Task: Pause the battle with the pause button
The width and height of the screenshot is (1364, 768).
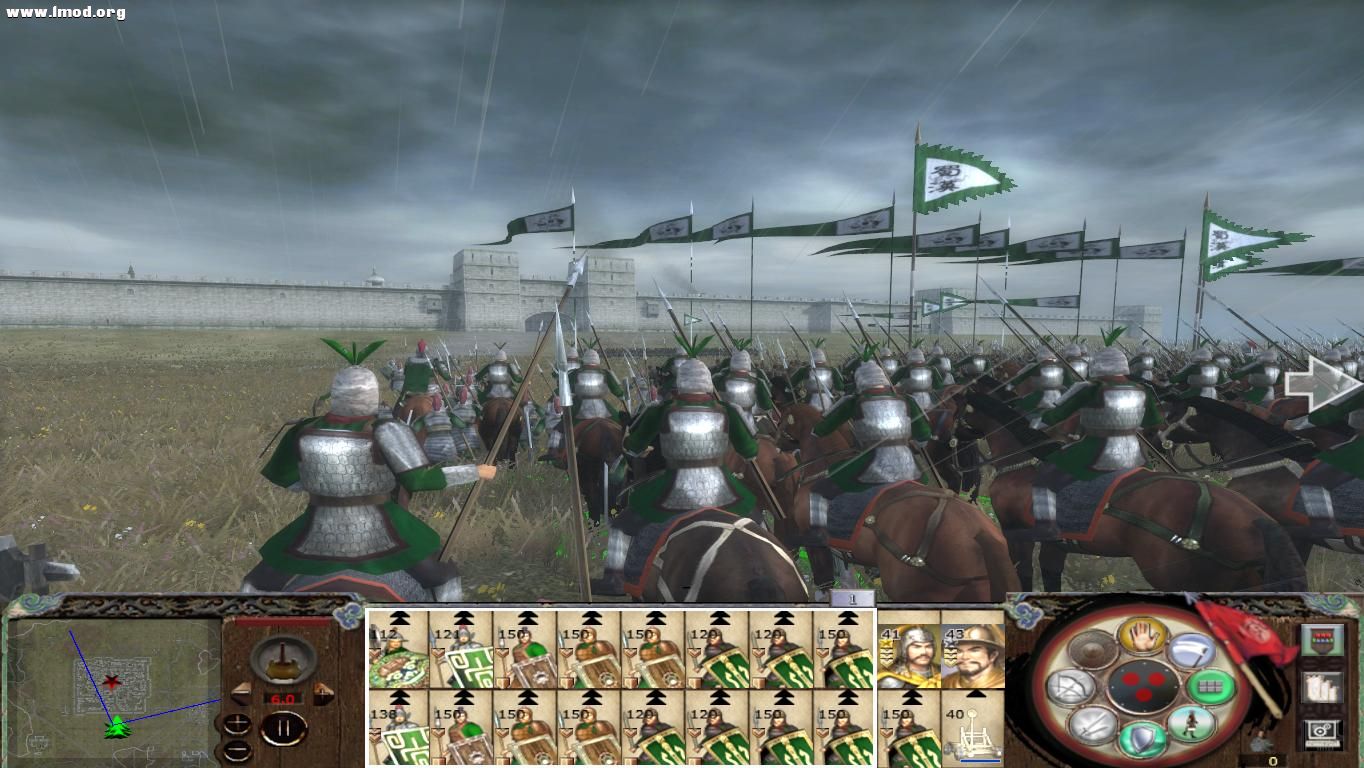Action: pyautogui.click(x=283, y=726)
